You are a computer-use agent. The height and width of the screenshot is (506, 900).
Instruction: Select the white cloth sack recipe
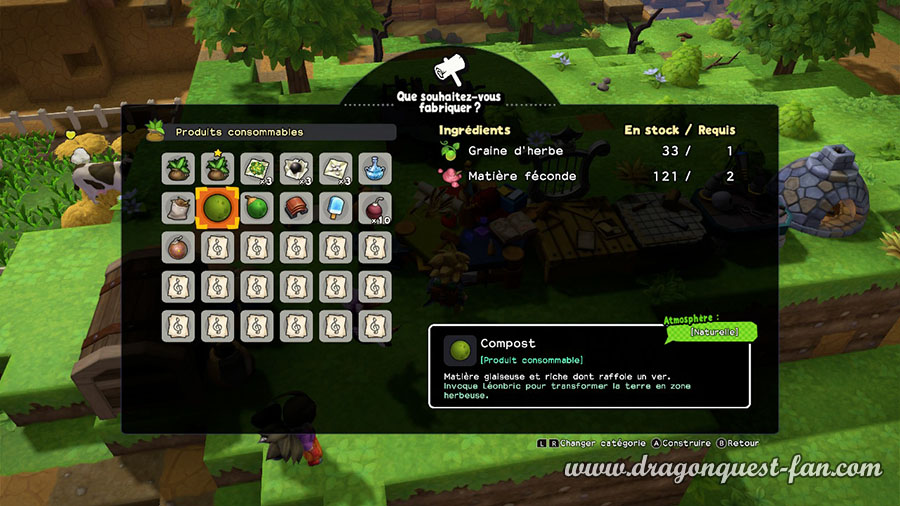177,208
